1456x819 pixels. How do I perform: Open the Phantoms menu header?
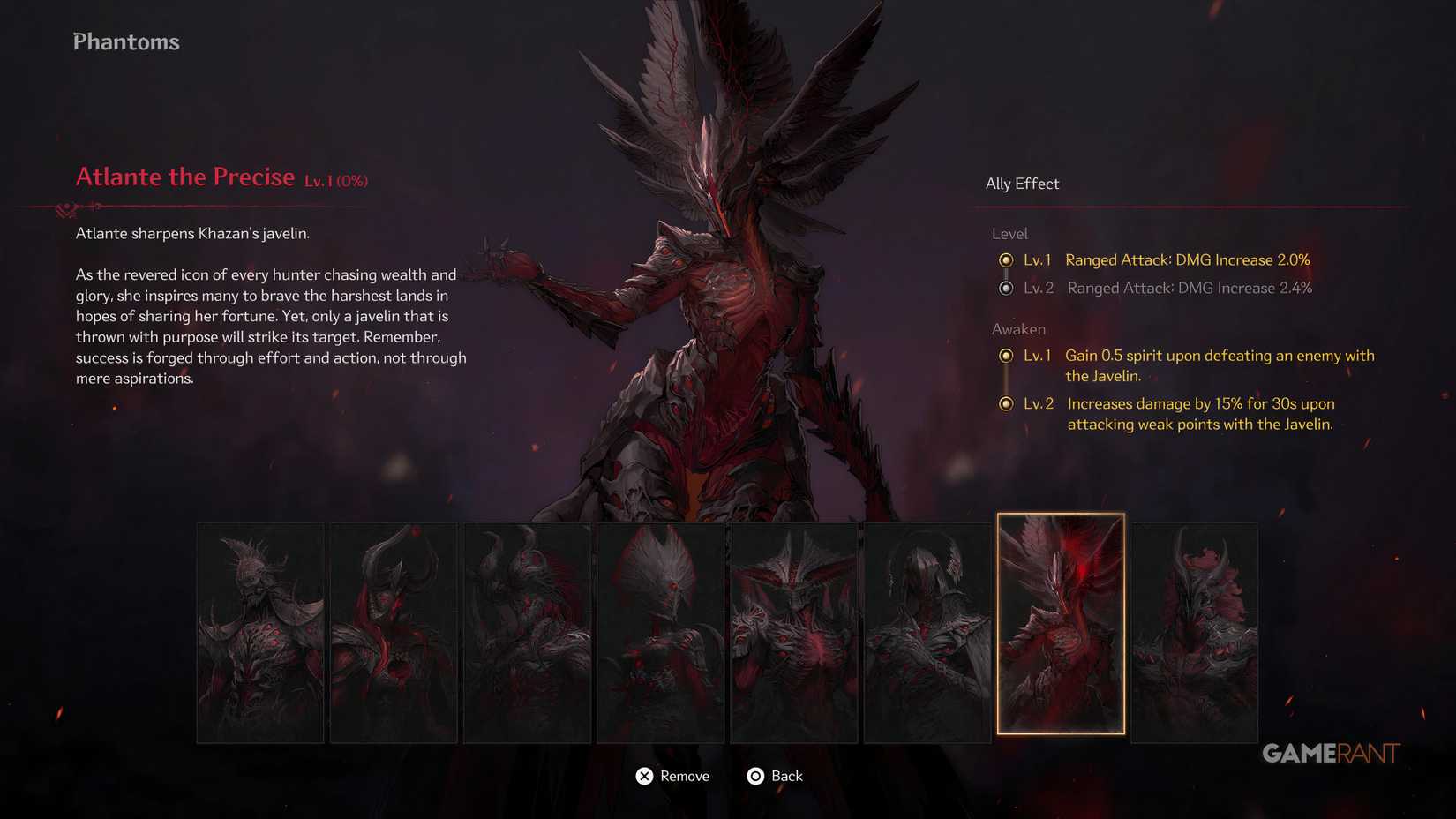[x=125, y=41]
